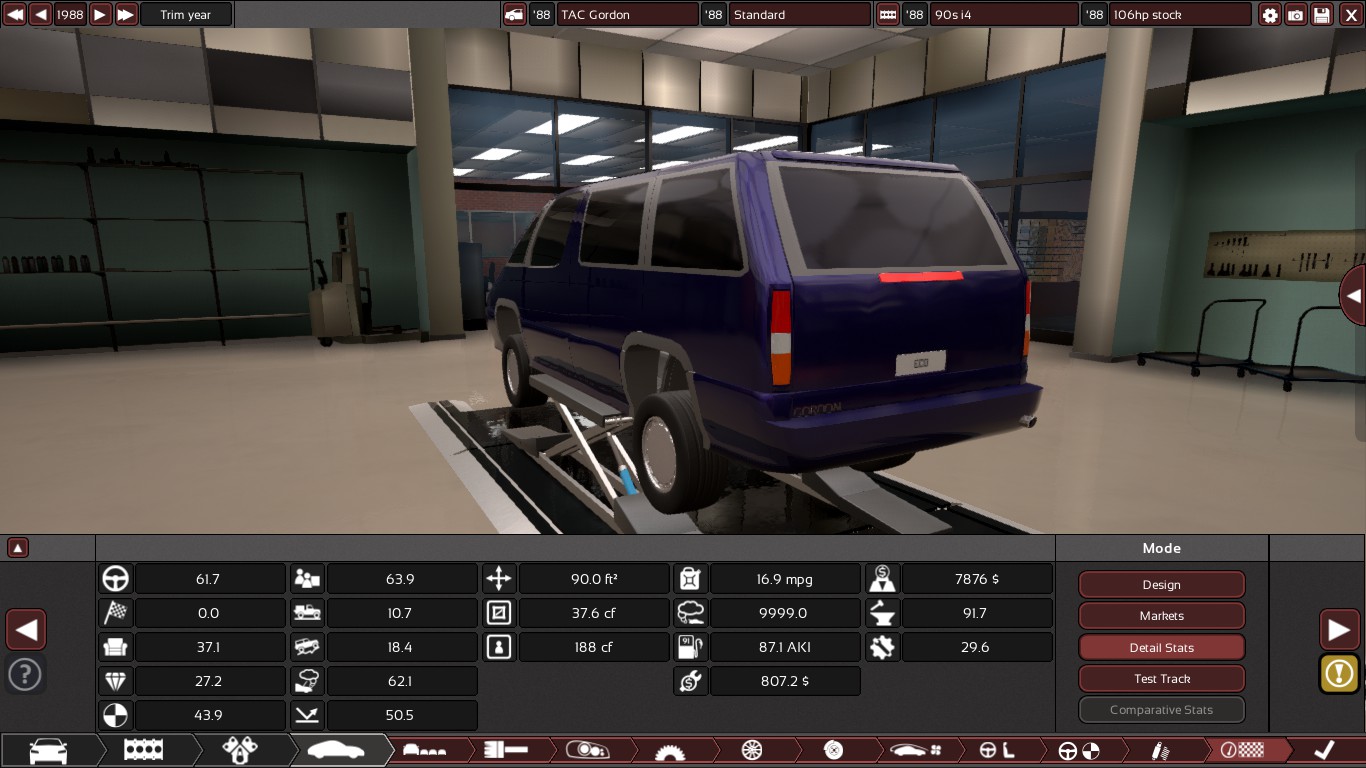Go to next step with right arrow
Image resolution: width=1366 pixels, height=768 pixels.
[x=1339, y=630]
